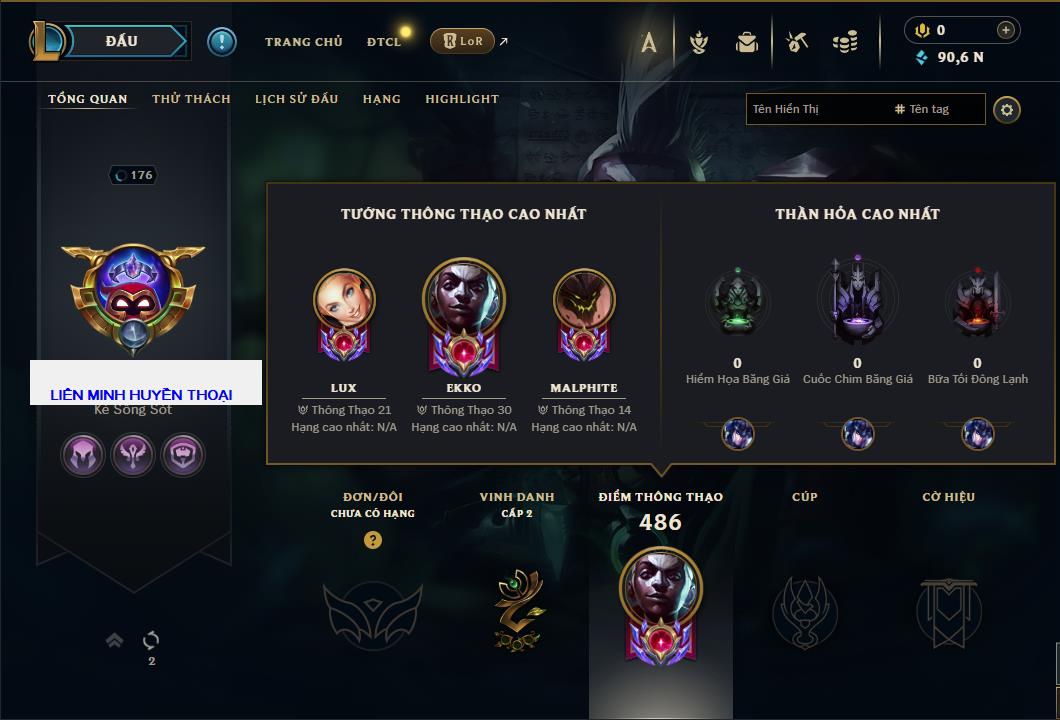Open the hammer crafting icon
The height and width of the screenshot is (720, 1060).
pyautogui.click(x=796, y=42)
